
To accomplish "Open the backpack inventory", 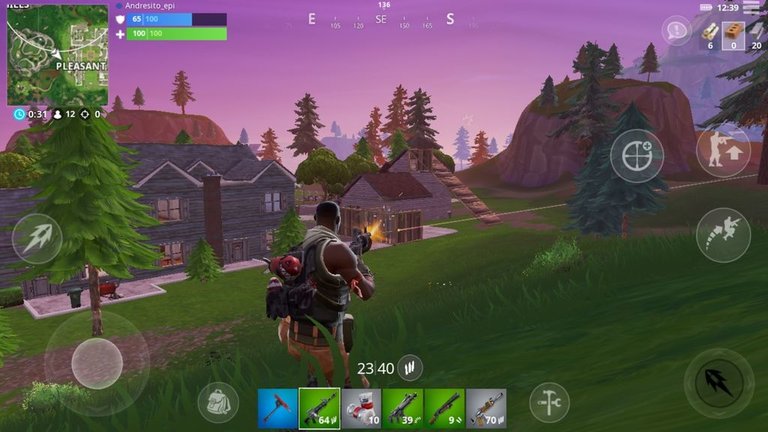I will pos(218,401).
